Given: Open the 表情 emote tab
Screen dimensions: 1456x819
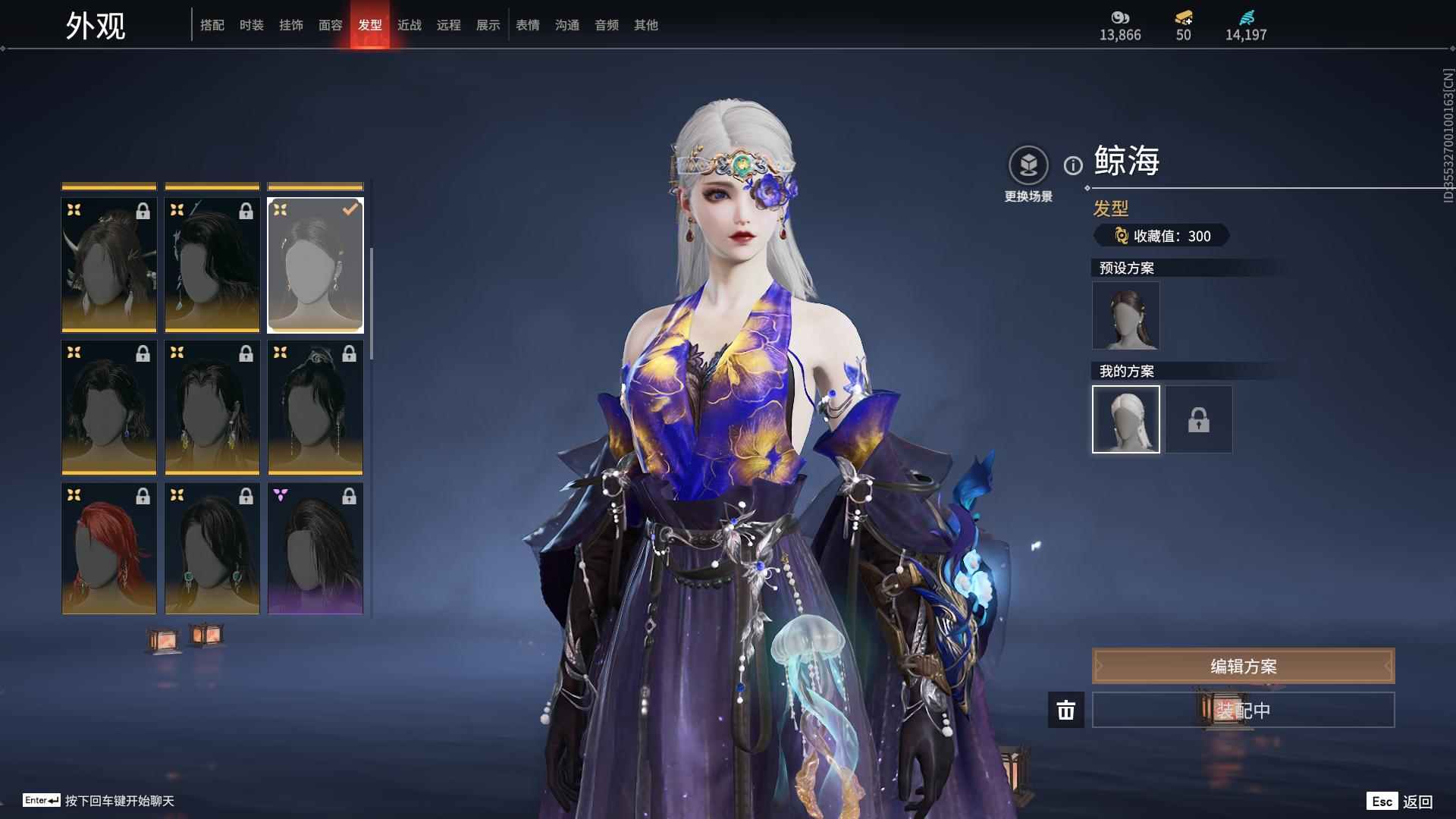Looking at the screenshot, I should (528, 25).
